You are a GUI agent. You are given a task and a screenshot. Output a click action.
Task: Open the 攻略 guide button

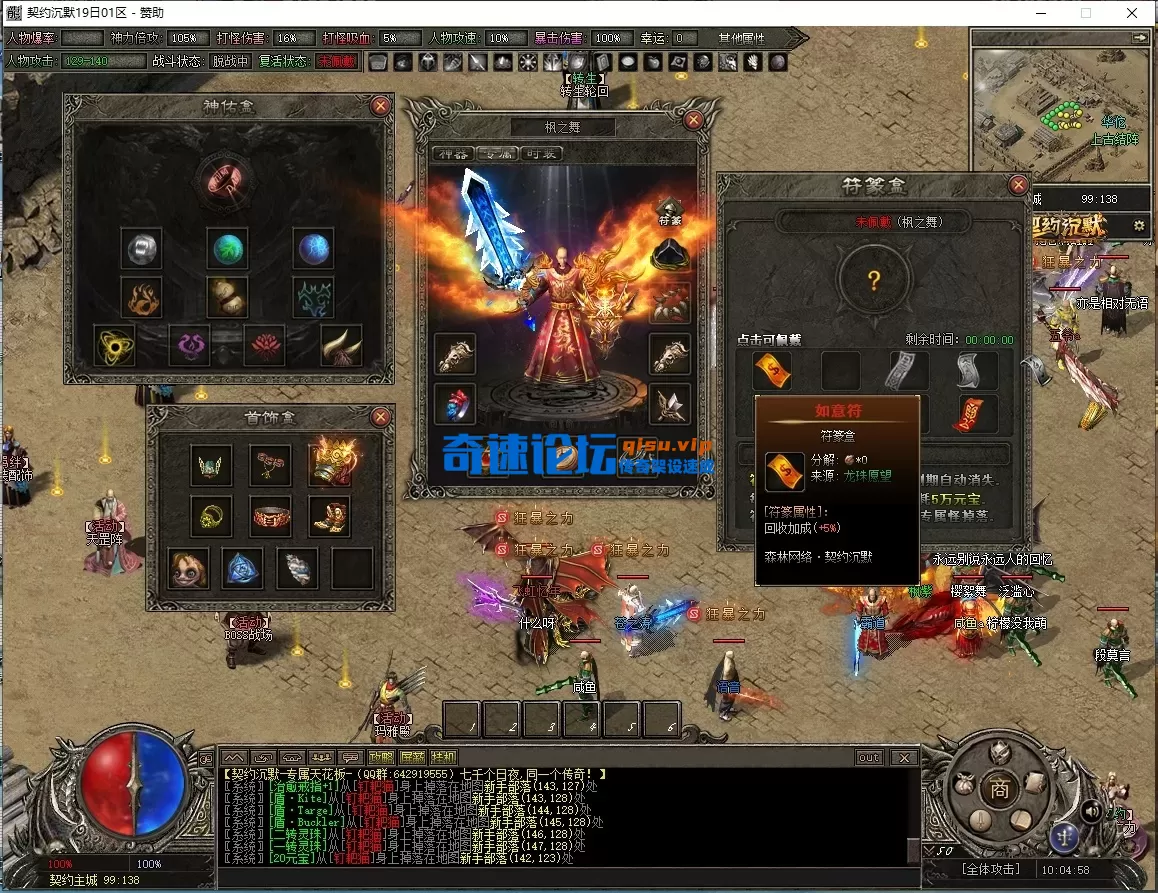point(381,757)
